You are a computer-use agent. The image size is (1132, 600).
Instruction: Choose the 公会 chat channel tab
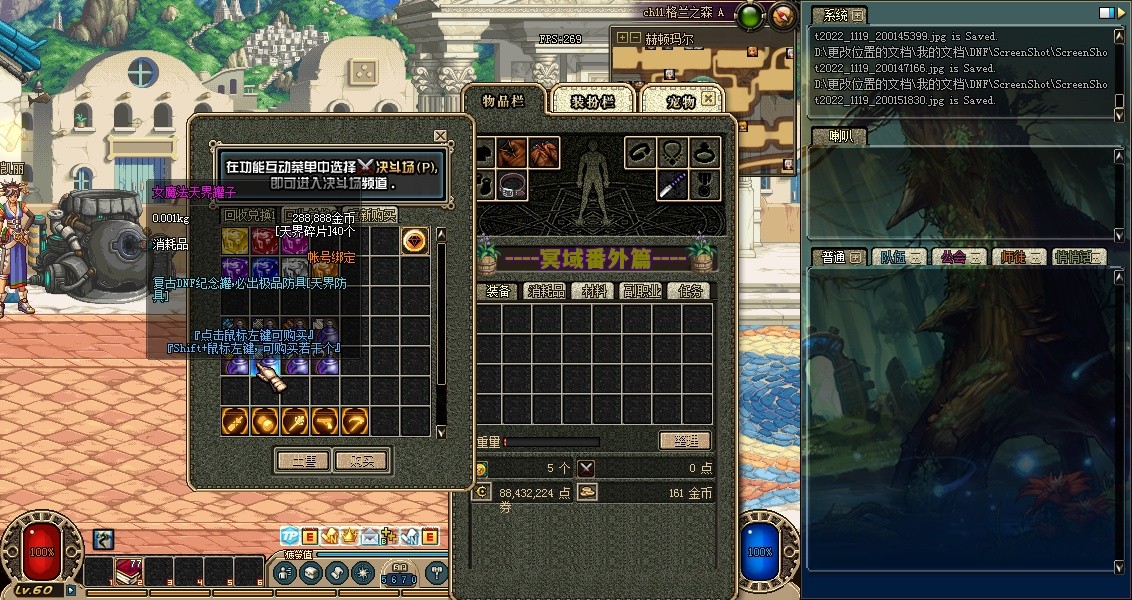point(955,257)
